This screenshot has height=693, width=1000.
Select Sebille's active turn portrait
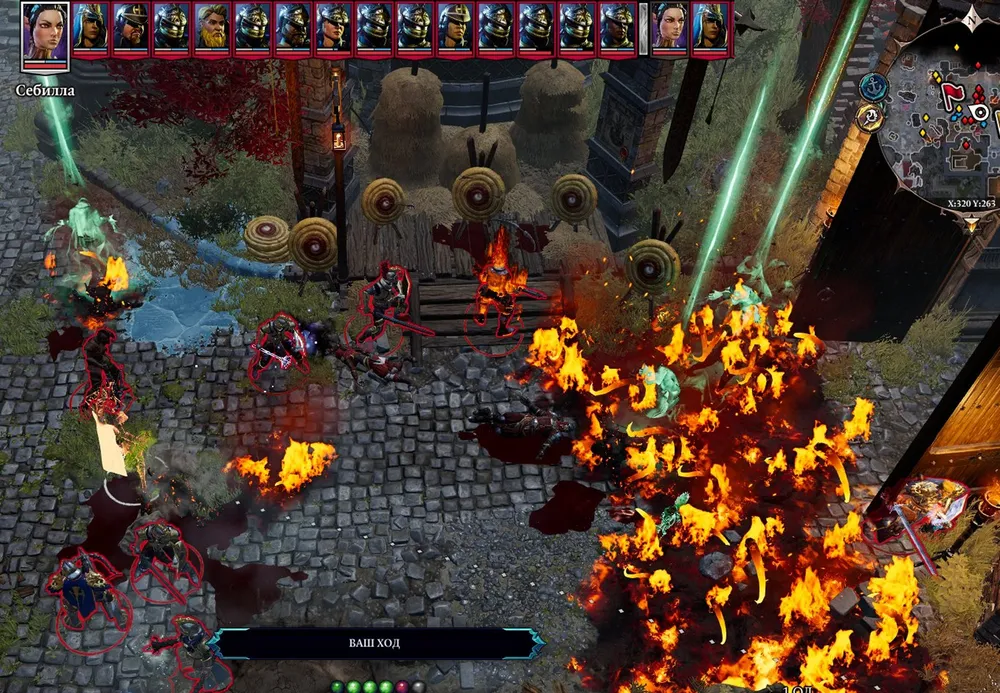coord(45,34)
